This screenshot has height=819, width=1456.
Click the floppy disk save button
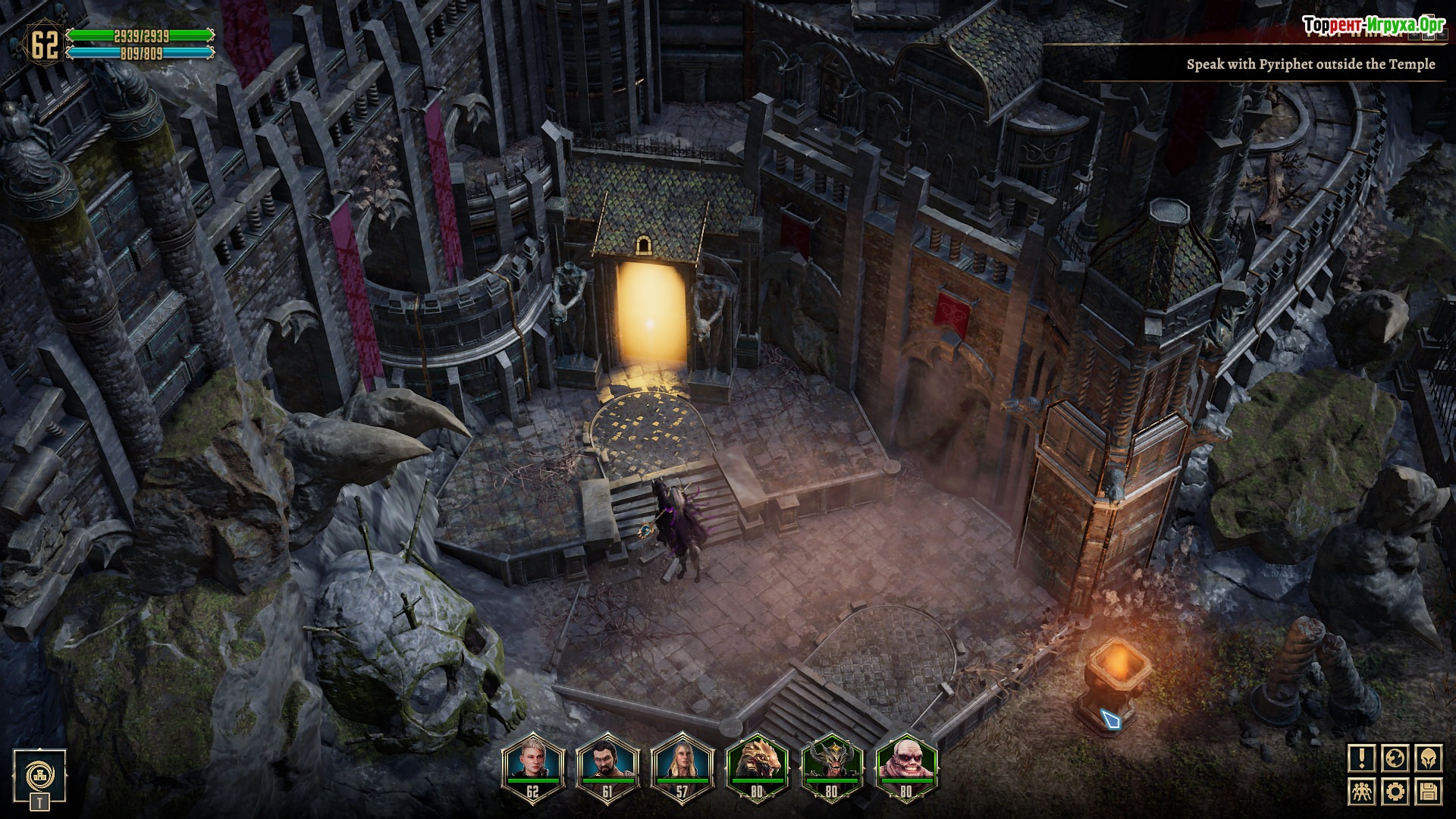(1429, 792)
